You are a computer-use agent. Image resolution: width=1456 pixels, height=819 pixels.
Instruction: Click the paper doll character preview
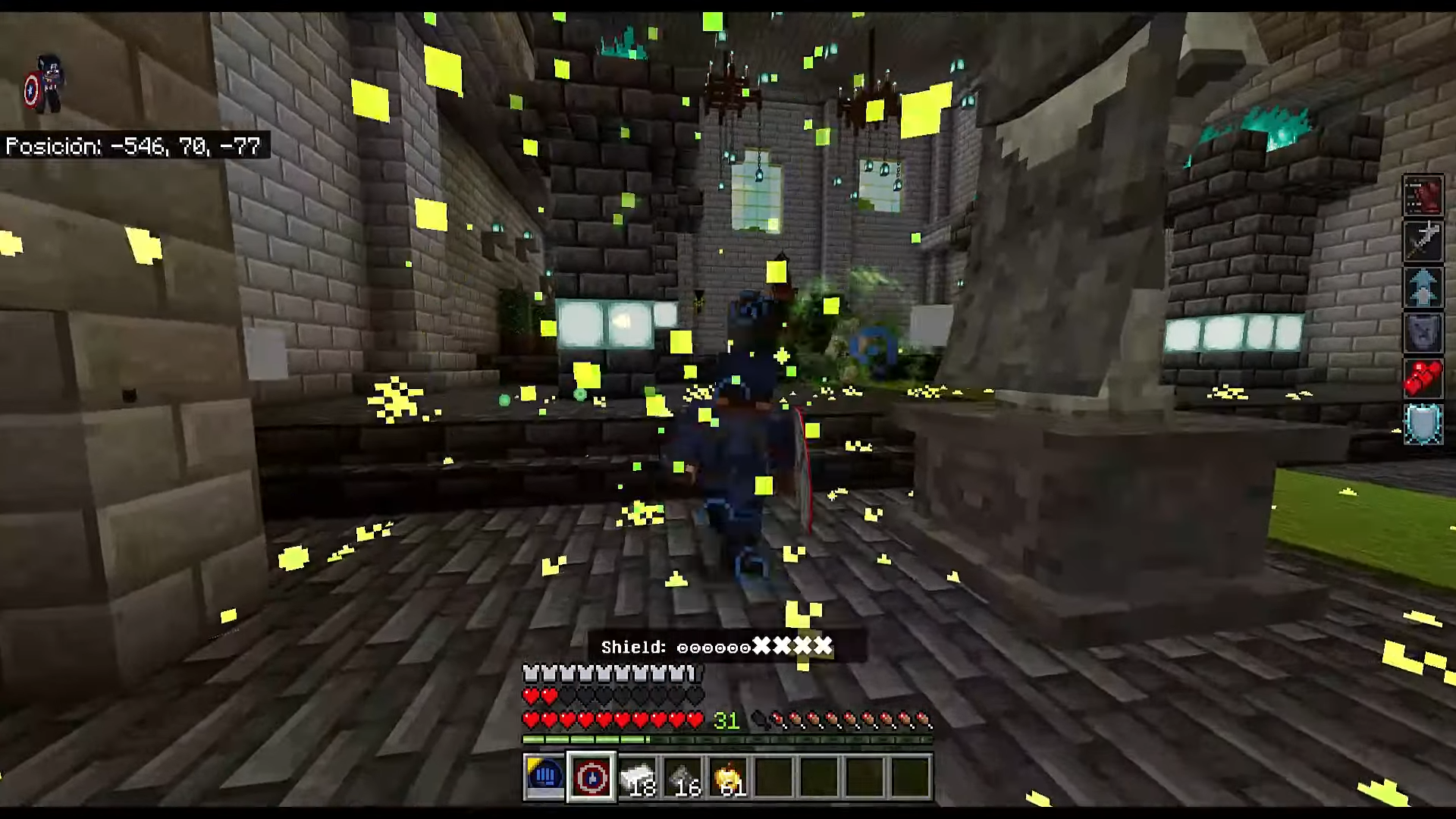point(44,85)
